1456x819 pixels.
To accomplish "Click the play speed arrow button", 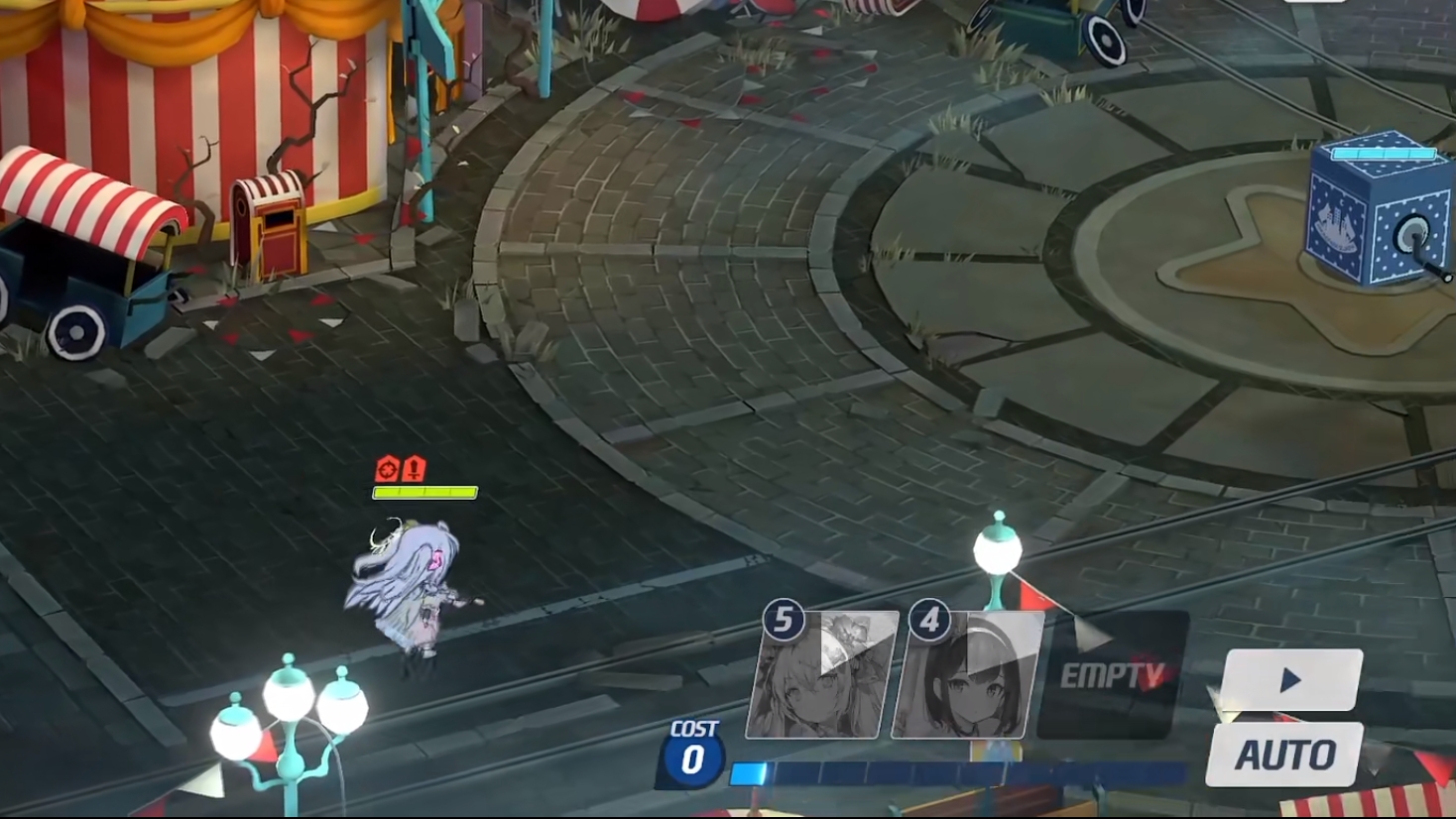I will click(x=1290, y=680).
